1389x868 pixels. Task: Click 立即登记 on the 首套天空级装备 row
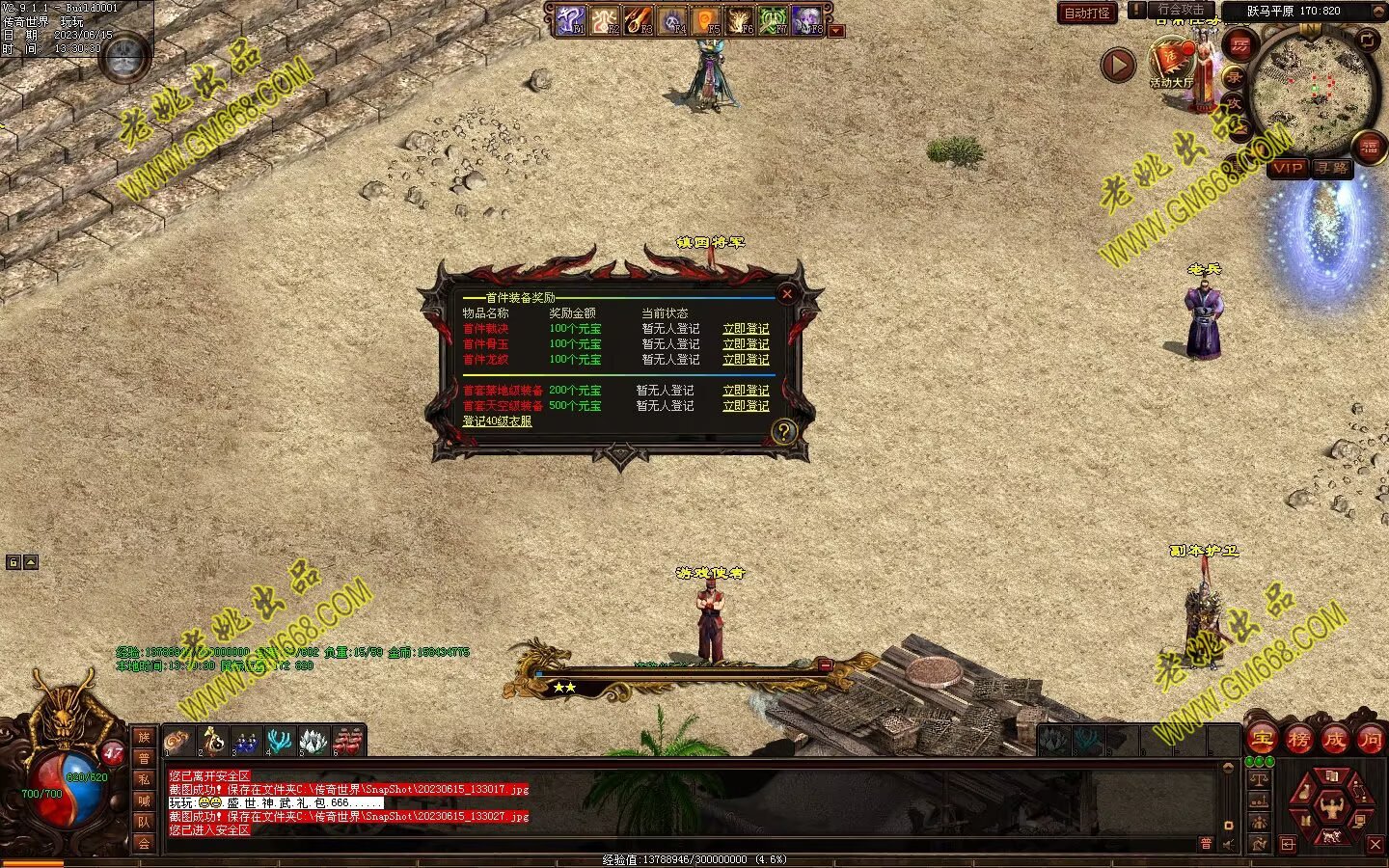(746, 406)
